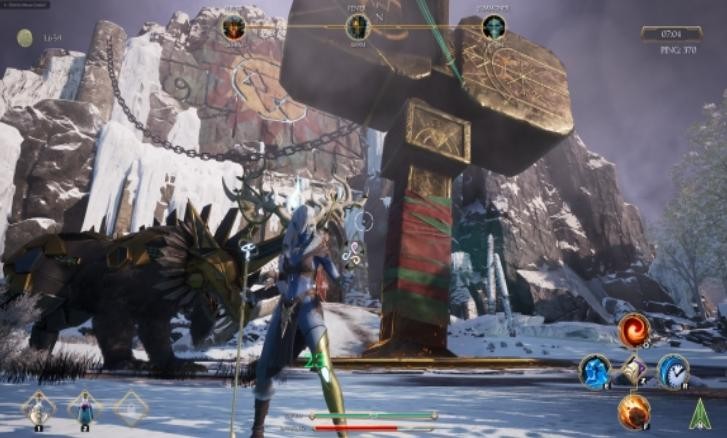The width and height of the screenshot is (727, 438).
Task: Use the blue potion item slot
Action: (85, 408)
